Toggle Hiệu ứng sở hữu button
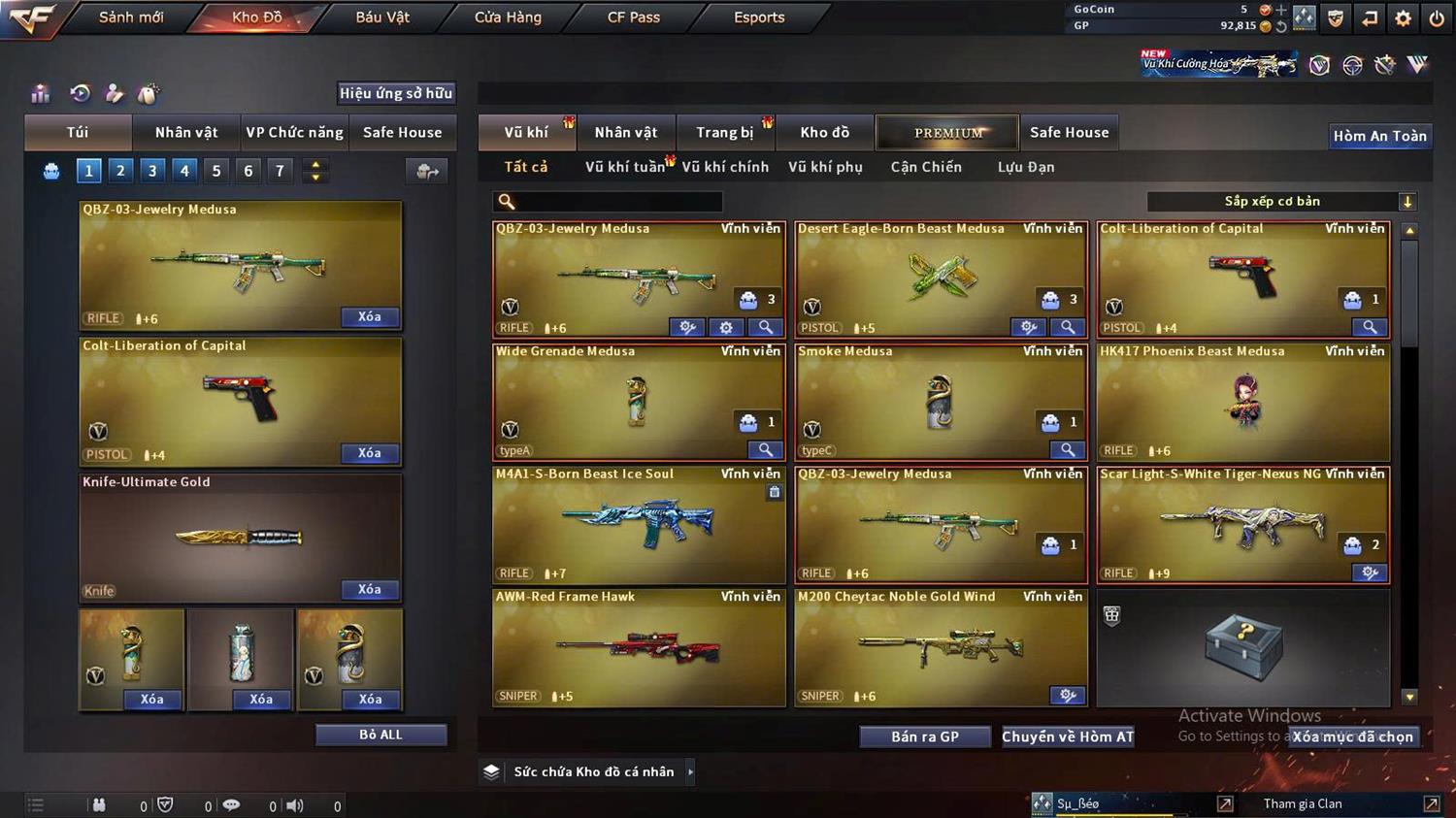This screenshot has height=818, width=1456. 395,93
